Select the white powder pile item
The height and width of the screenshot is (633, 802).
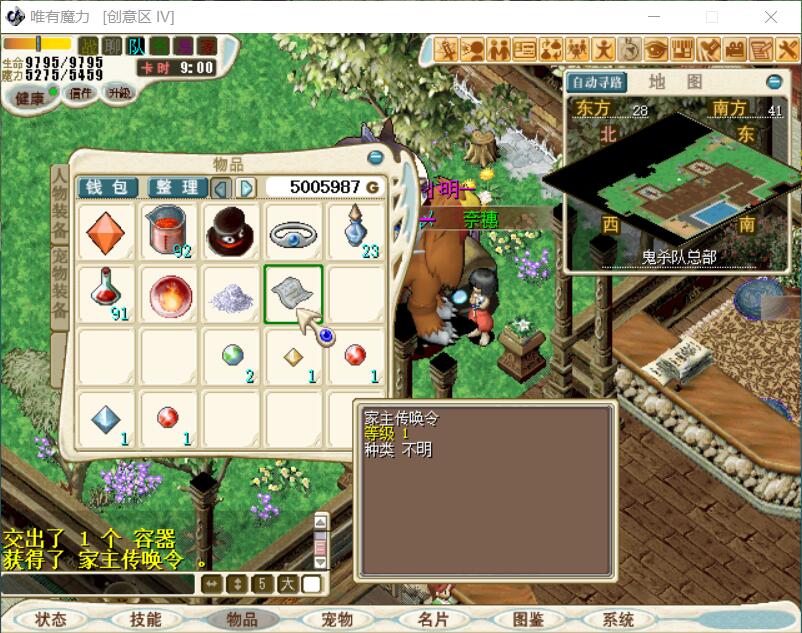point(230,294)
